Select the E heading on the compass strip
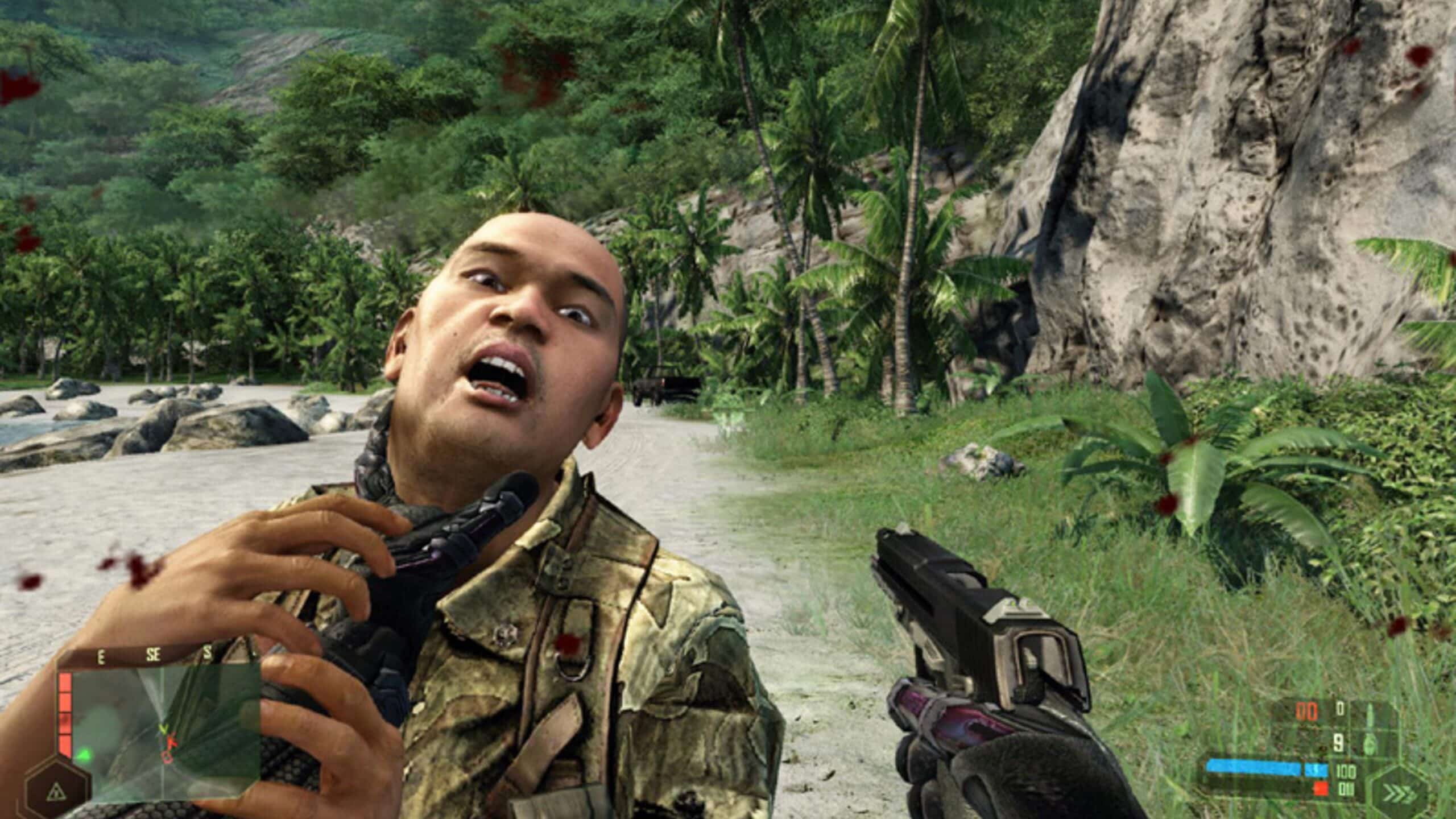 101,657
